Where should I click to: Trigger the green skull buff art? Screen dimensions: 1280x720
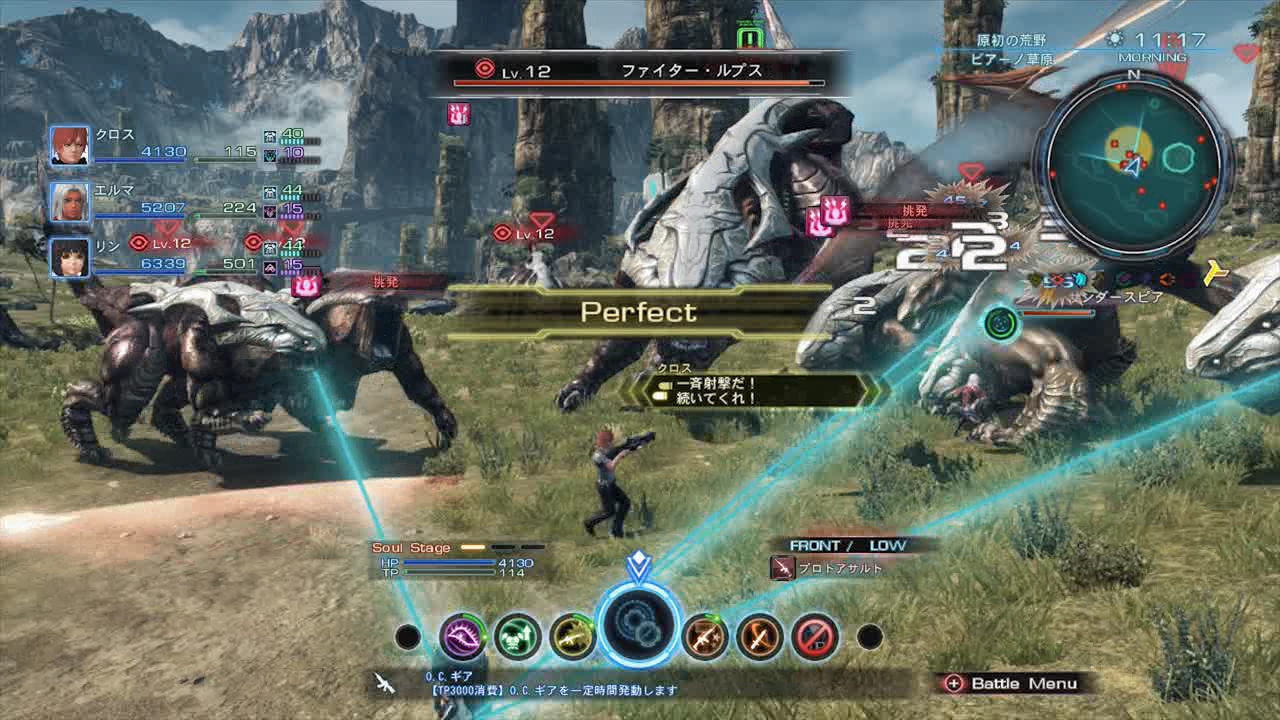coord(518,636)
